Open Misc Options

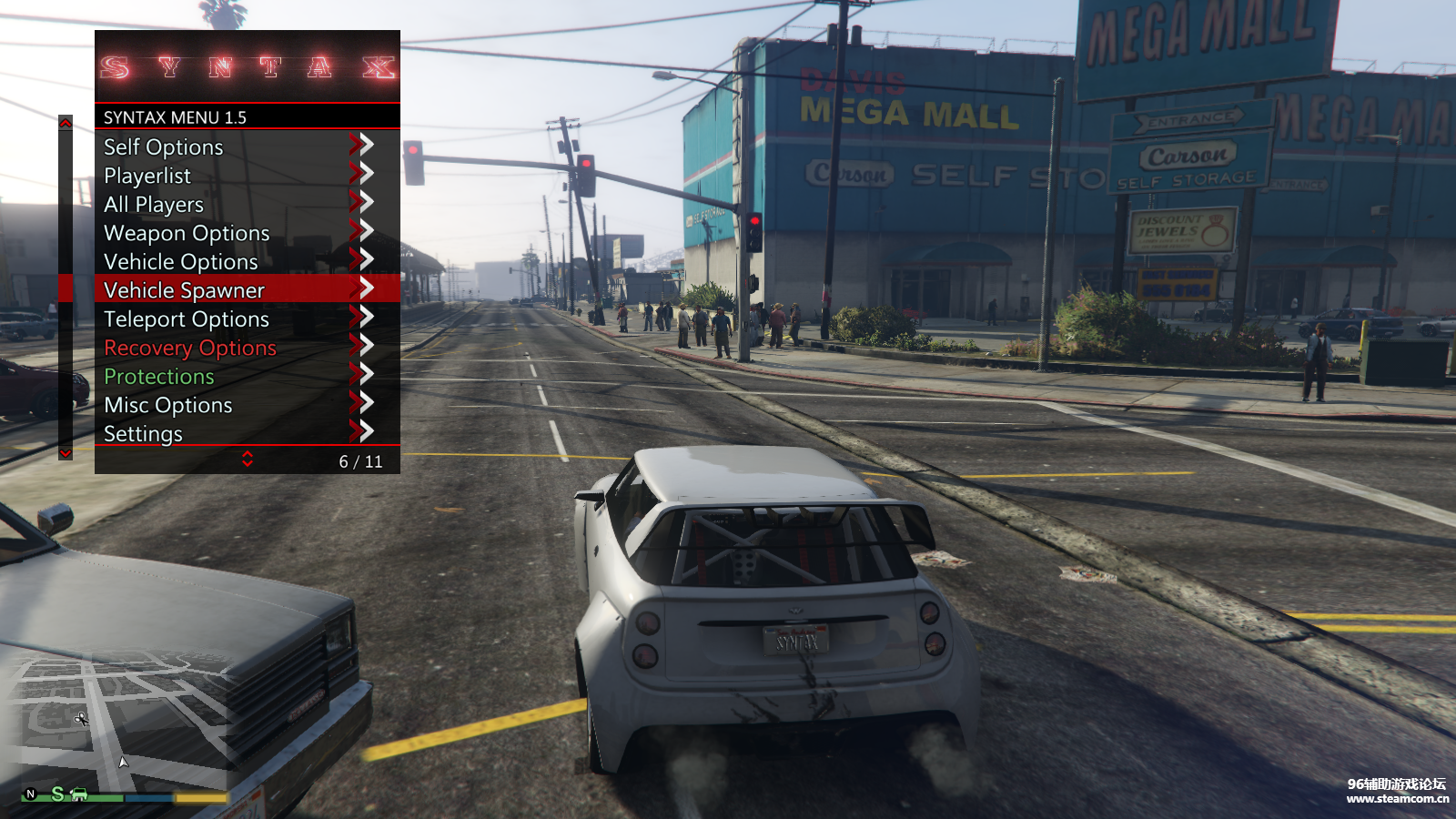[x=168, y=405]
